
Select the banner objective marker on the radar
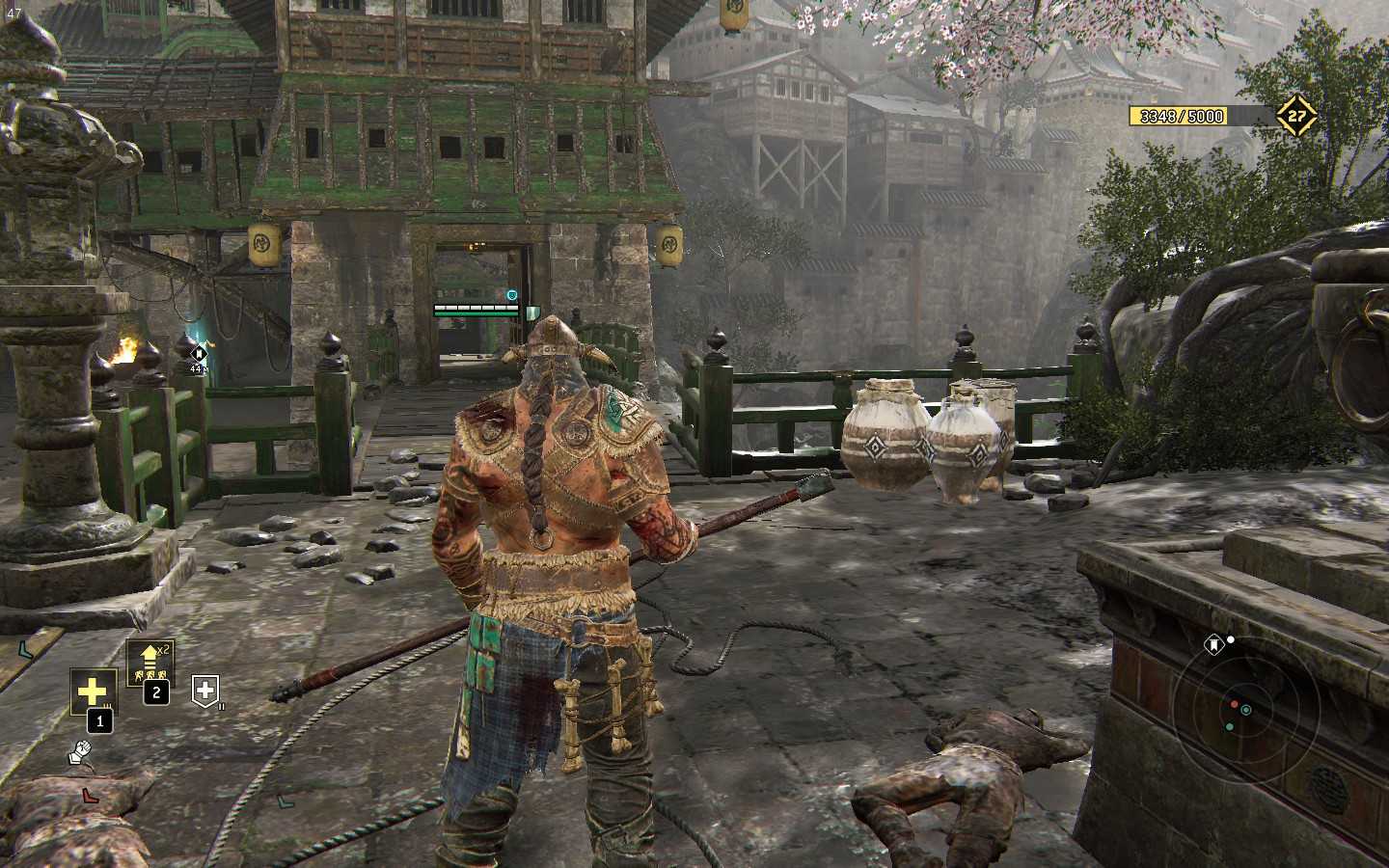coord(1214,642)
